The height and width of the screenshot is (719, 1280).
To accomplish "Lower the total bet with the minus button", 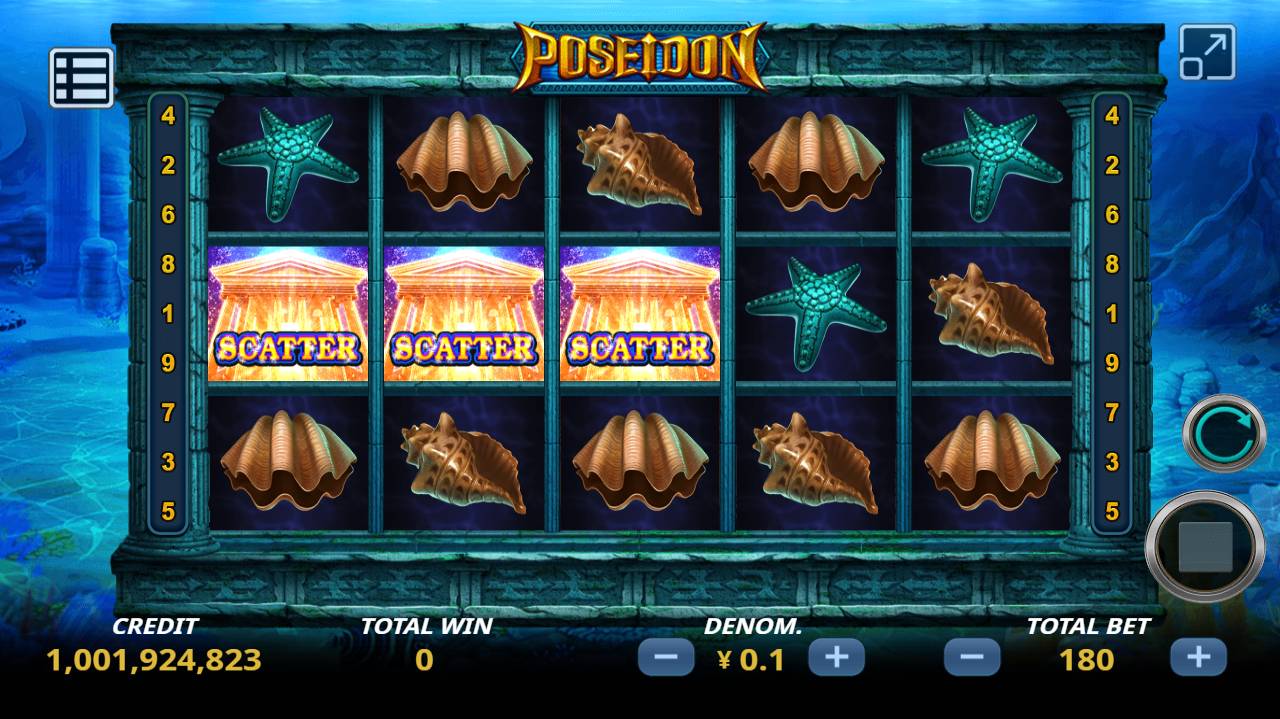I will tap(972, 658).
